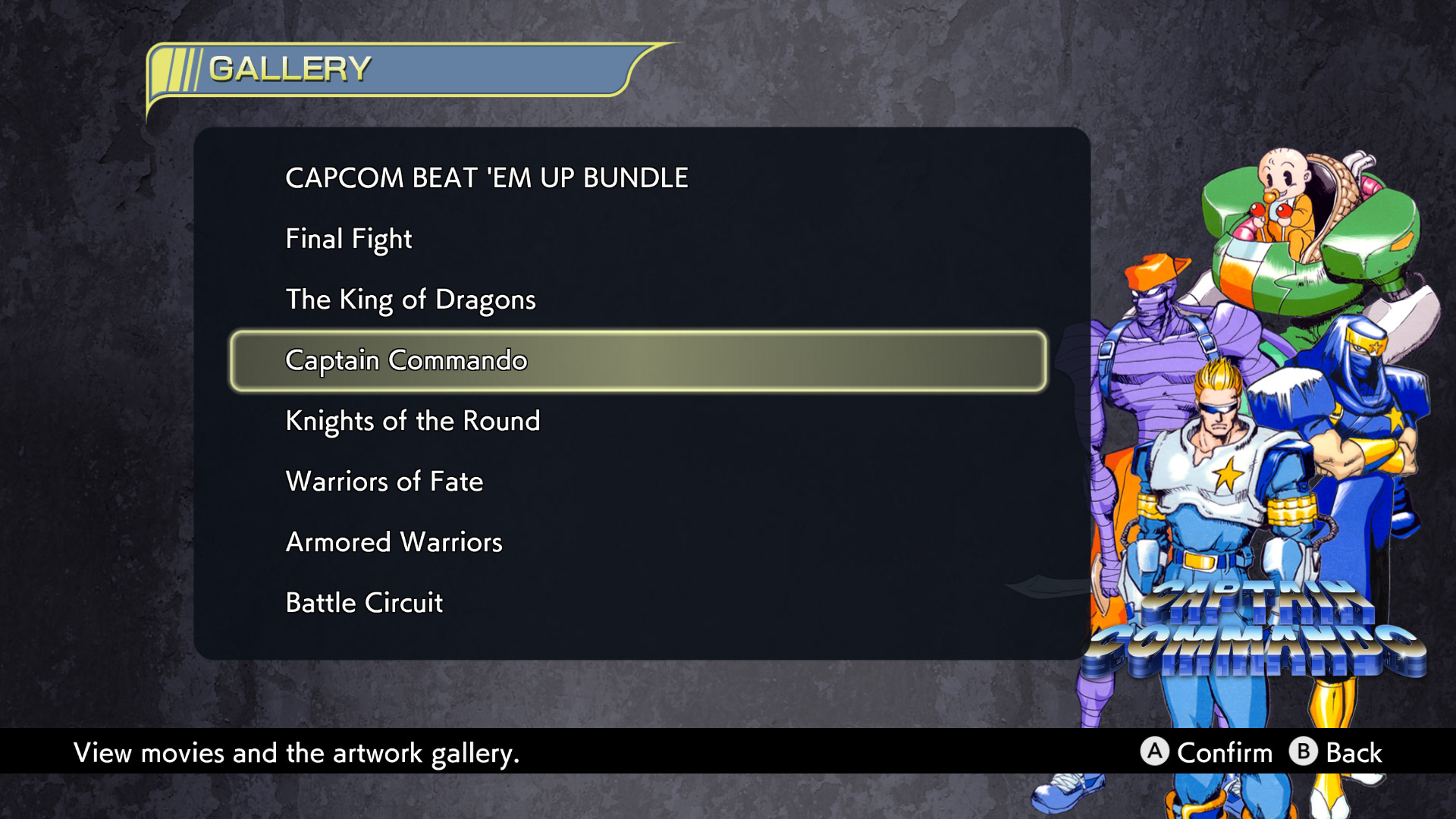Click the hint text about movies and artwork
Viewport: 1456px width, 819px height.
297,753
